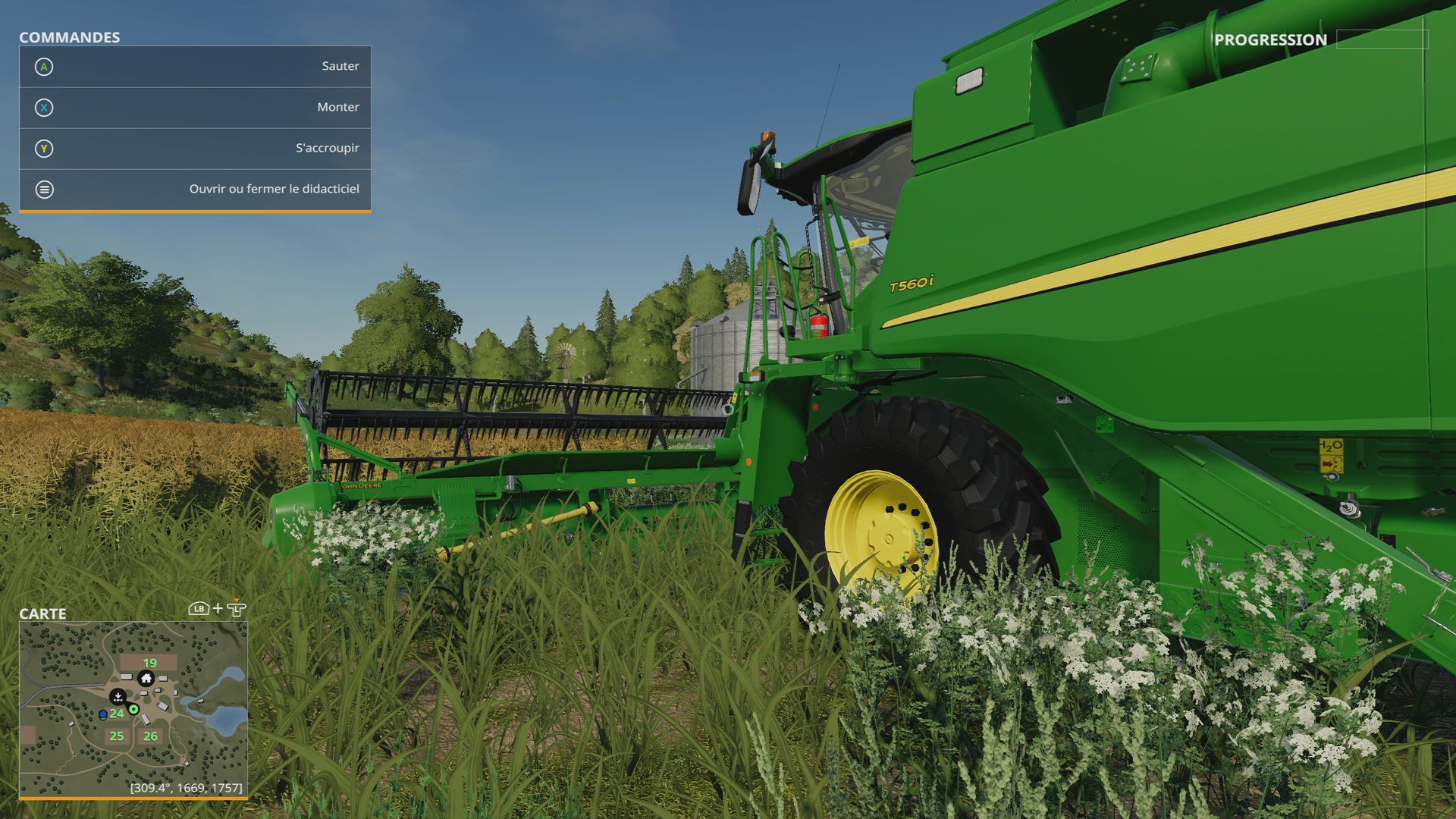This screenshot has width=1456, height=819.
Task: Click the home marker on the minimap
Action: click(x=146, y=679)
